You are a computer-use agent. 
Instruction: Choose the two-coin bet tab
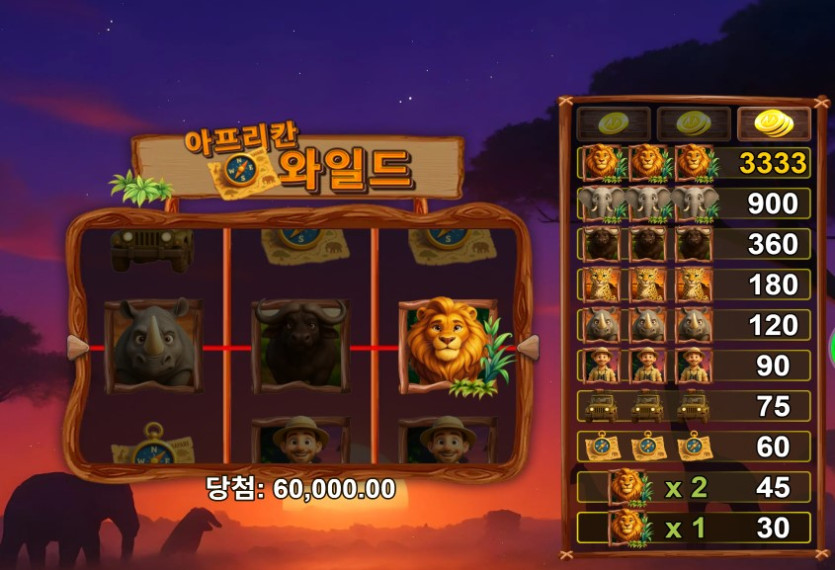(x=694, y=124)
